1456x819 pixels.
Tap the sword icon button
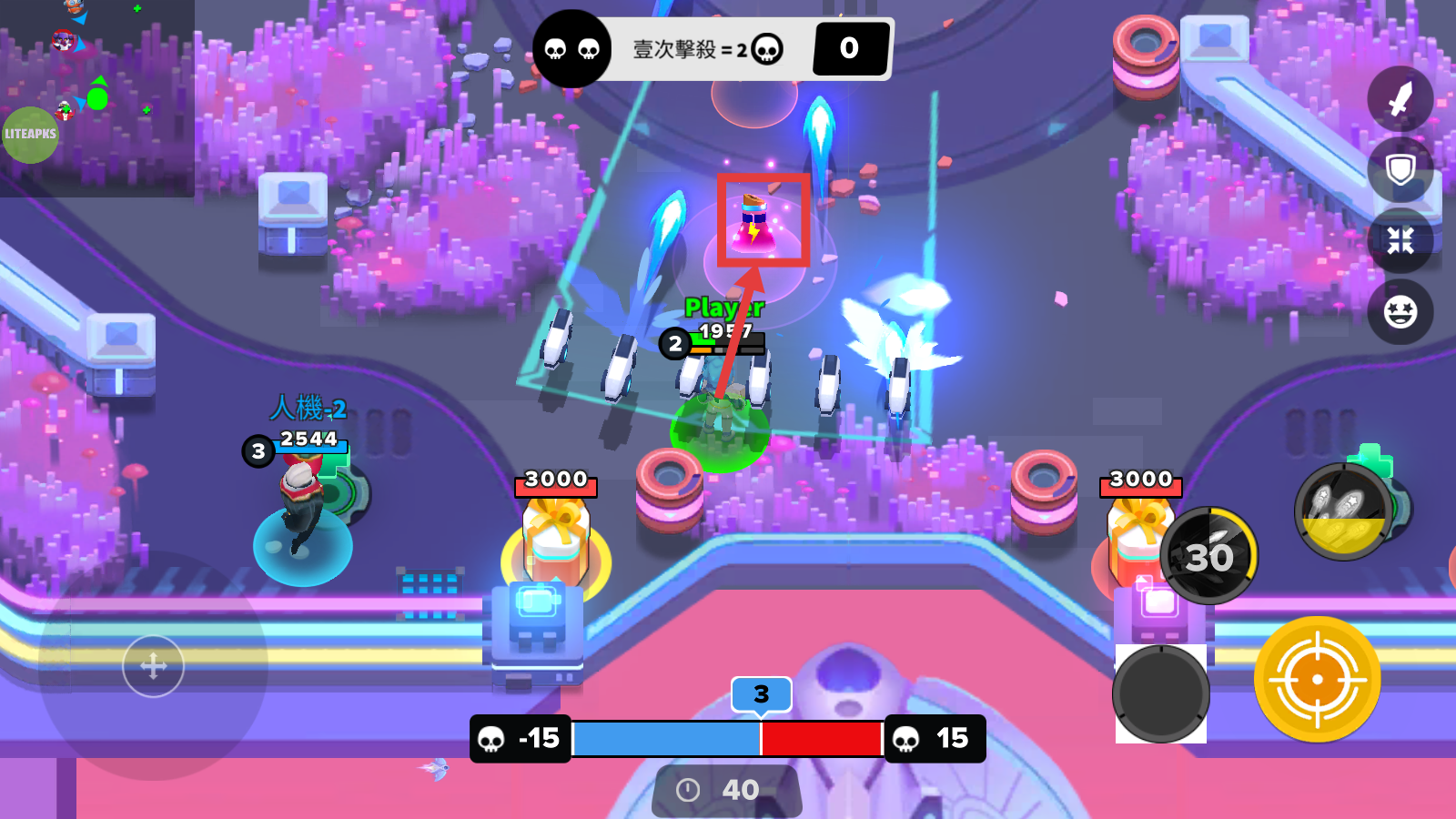1400,99
